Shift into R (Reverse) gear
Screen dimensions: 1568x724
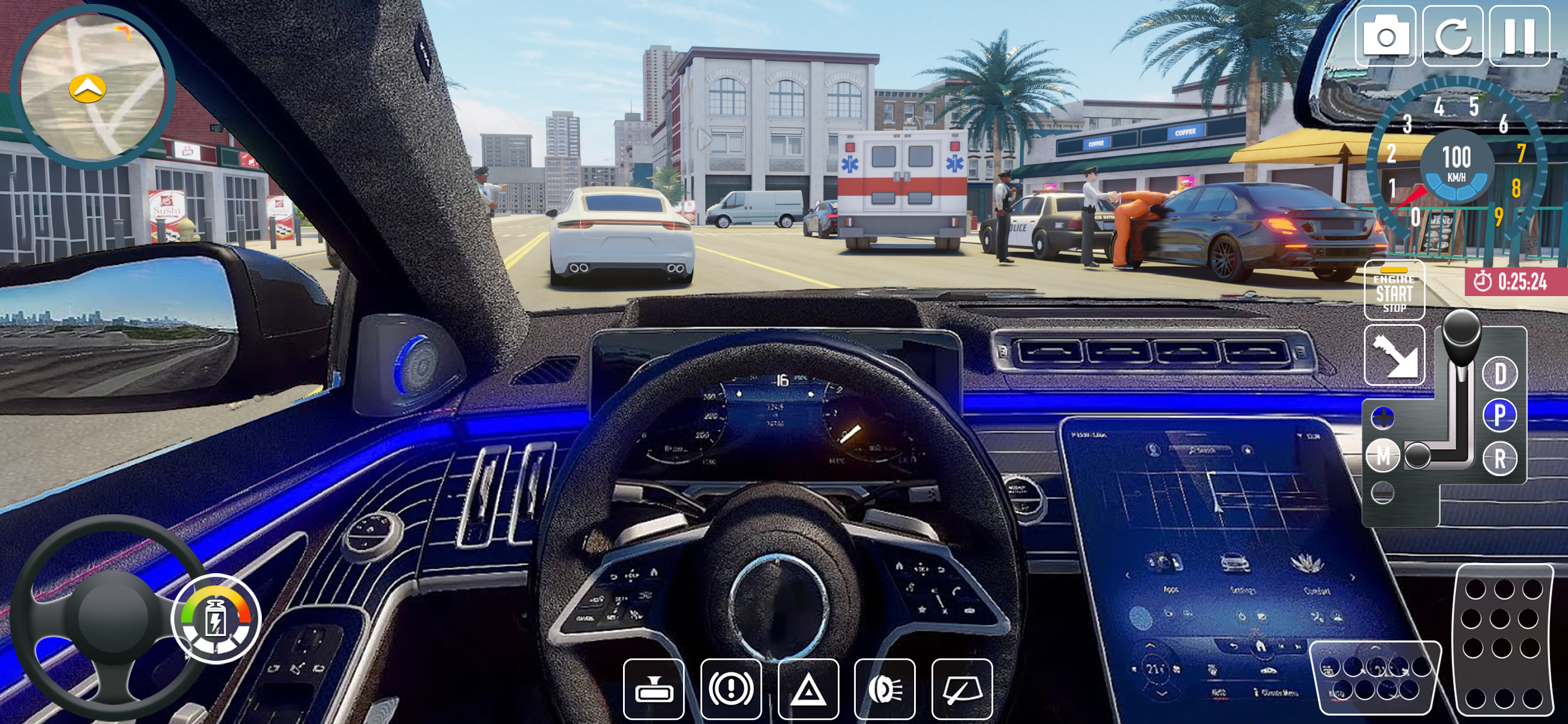1500,459
